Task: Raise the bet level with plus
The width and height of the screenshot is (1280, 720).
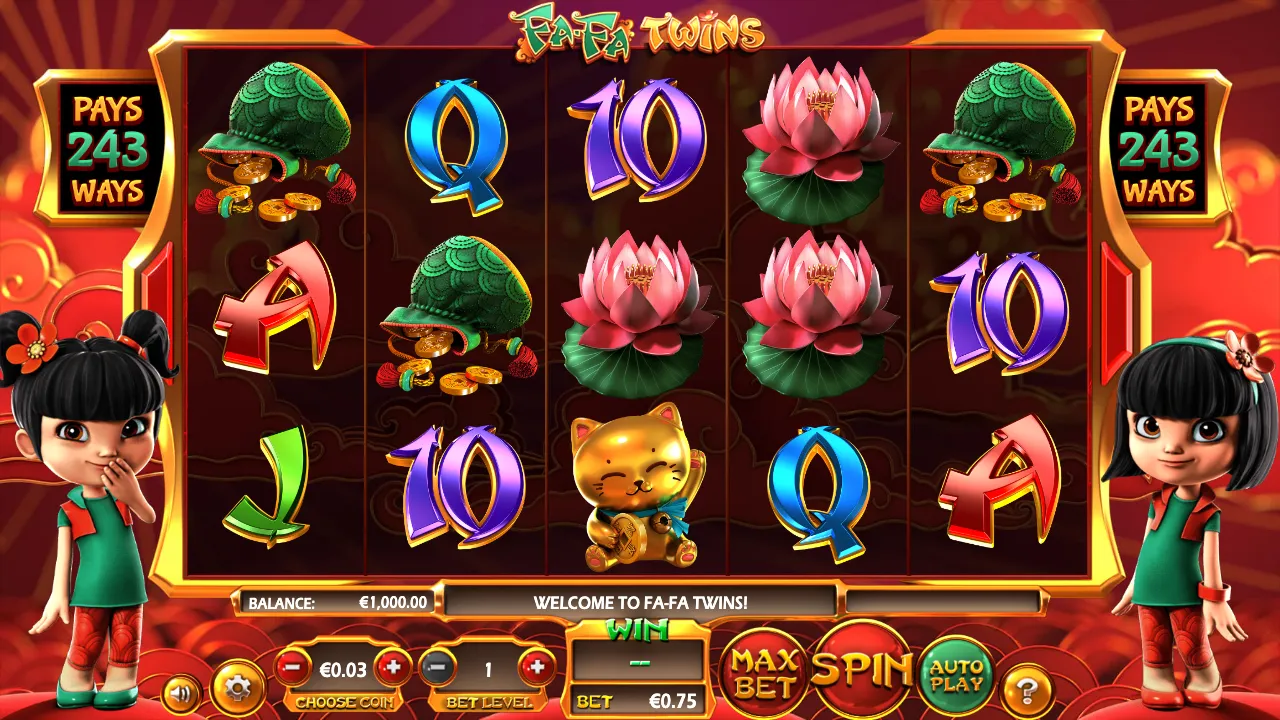Action: click(537, 667)
